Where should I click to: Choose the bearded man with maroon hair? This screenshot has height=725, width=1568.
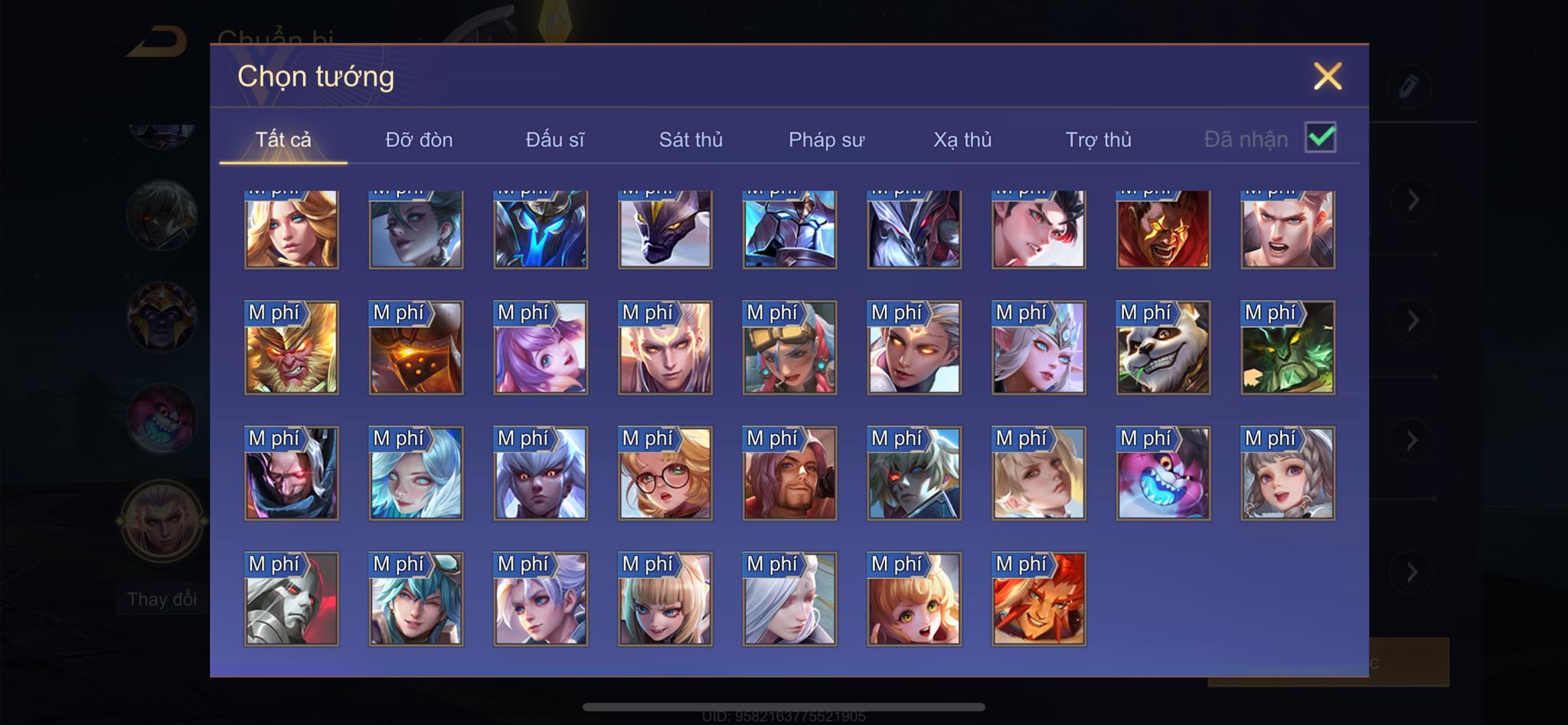[789, 474]
